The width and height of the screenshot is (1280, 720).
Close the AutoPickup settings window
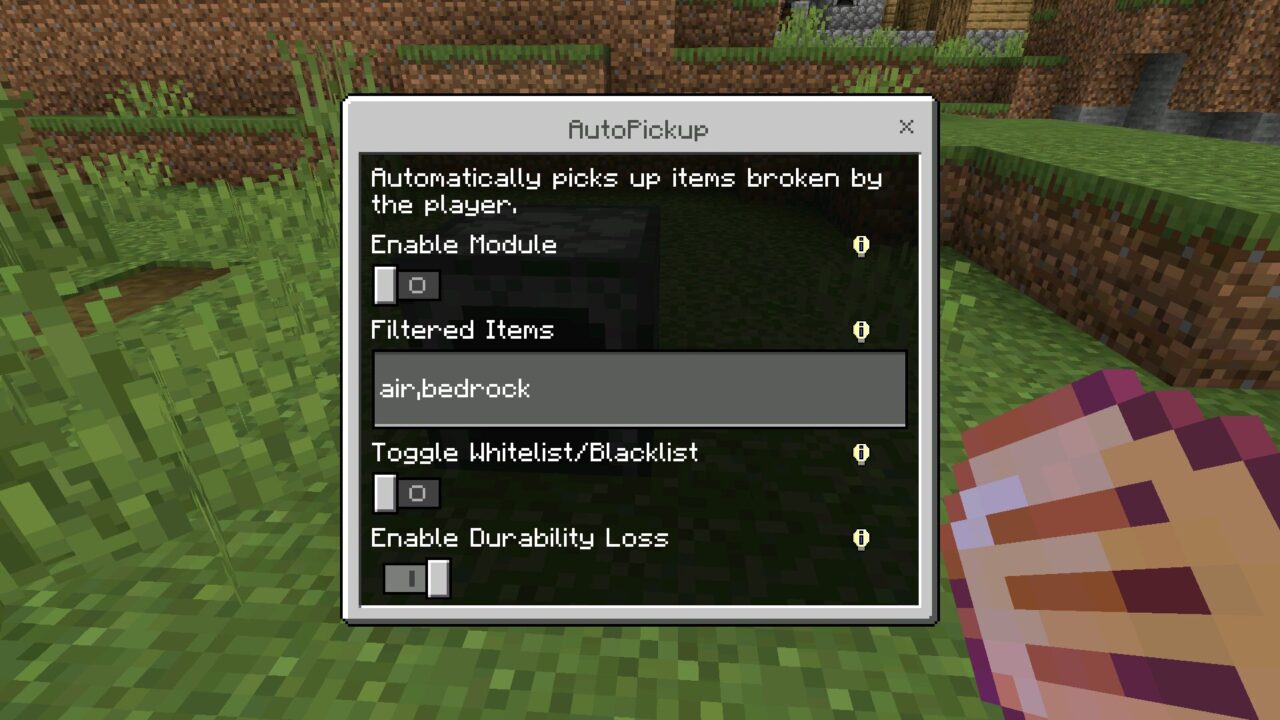pos(906,127)
